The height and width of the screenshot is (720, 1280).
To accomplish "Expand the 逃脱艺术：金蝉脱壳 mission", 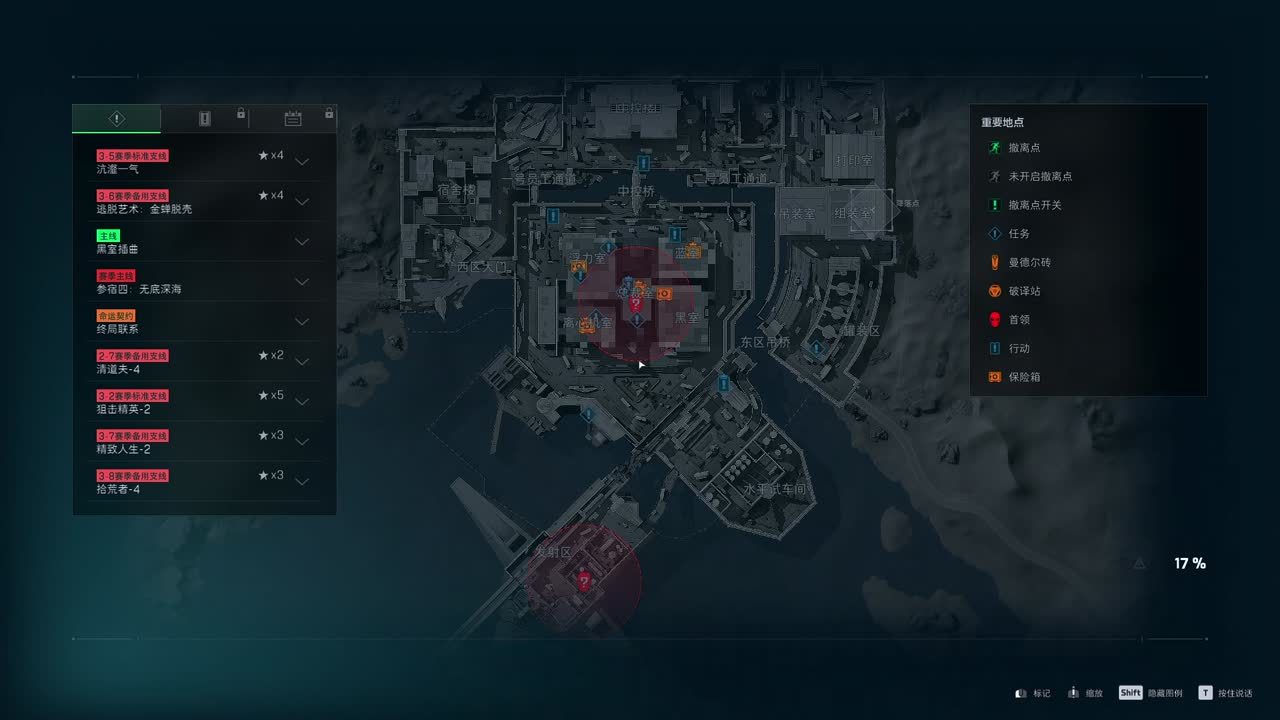I will point(302,202).
